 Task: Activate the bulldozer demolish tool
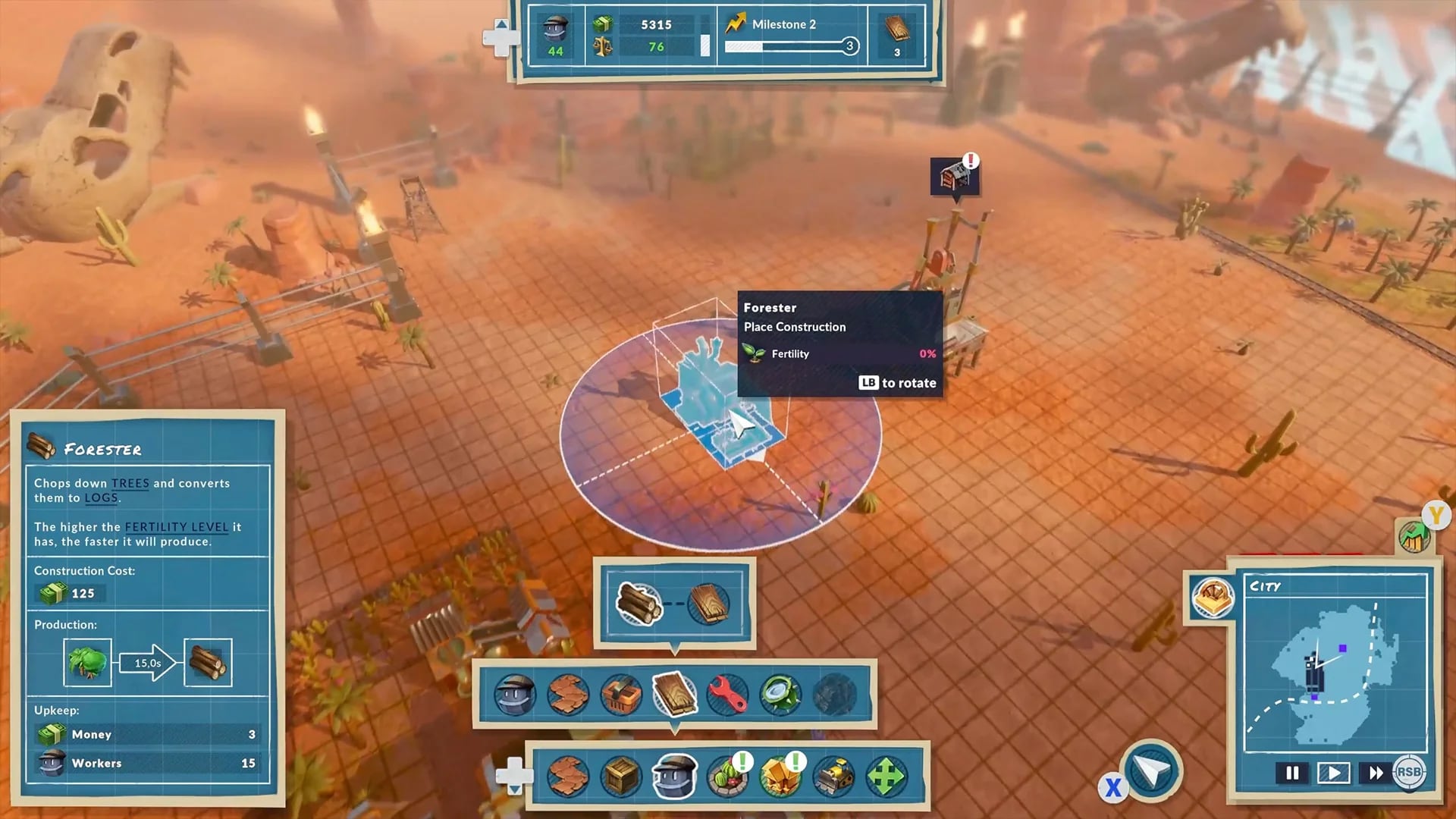[x=833, y=777]
